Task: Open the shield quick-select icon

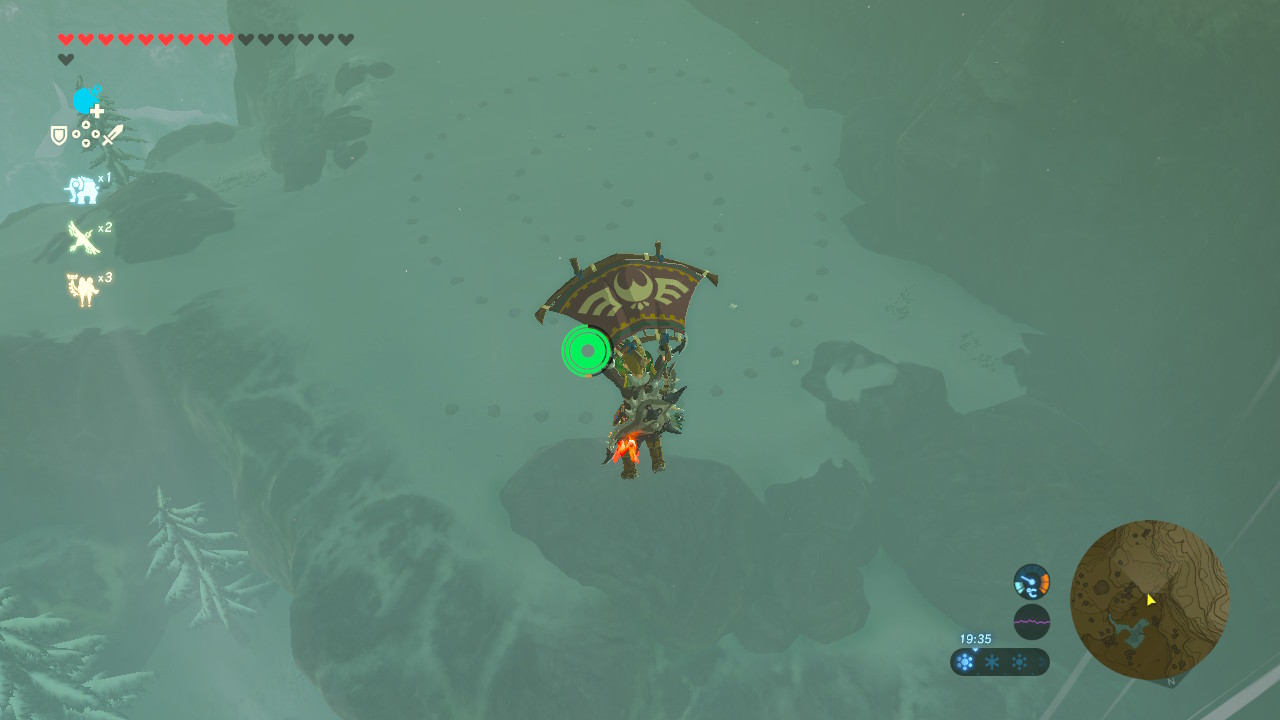Action: click(59, 135)
